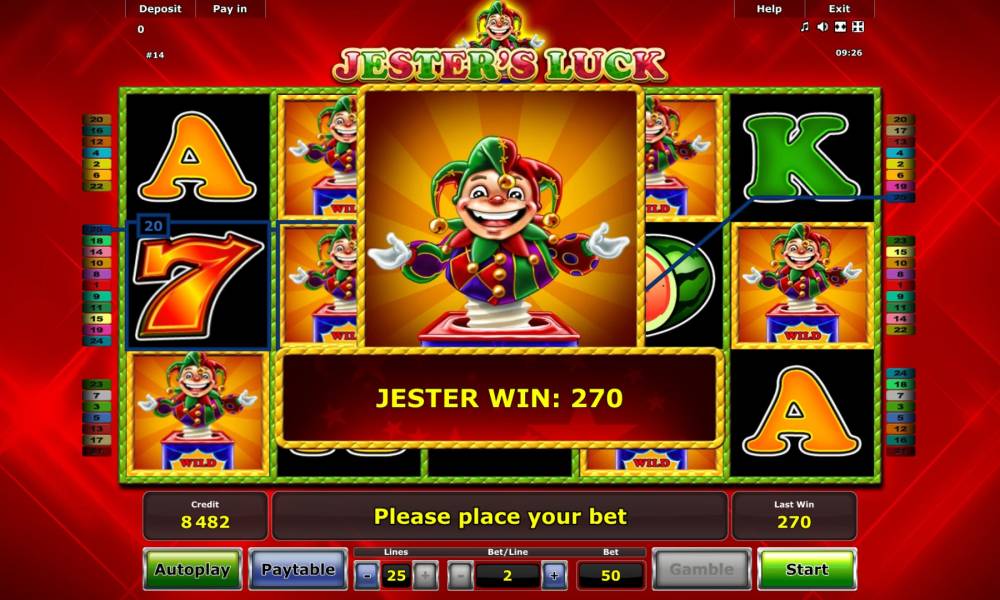
Task: Enable Autoplay spins
Action: (x=192, y=570)
